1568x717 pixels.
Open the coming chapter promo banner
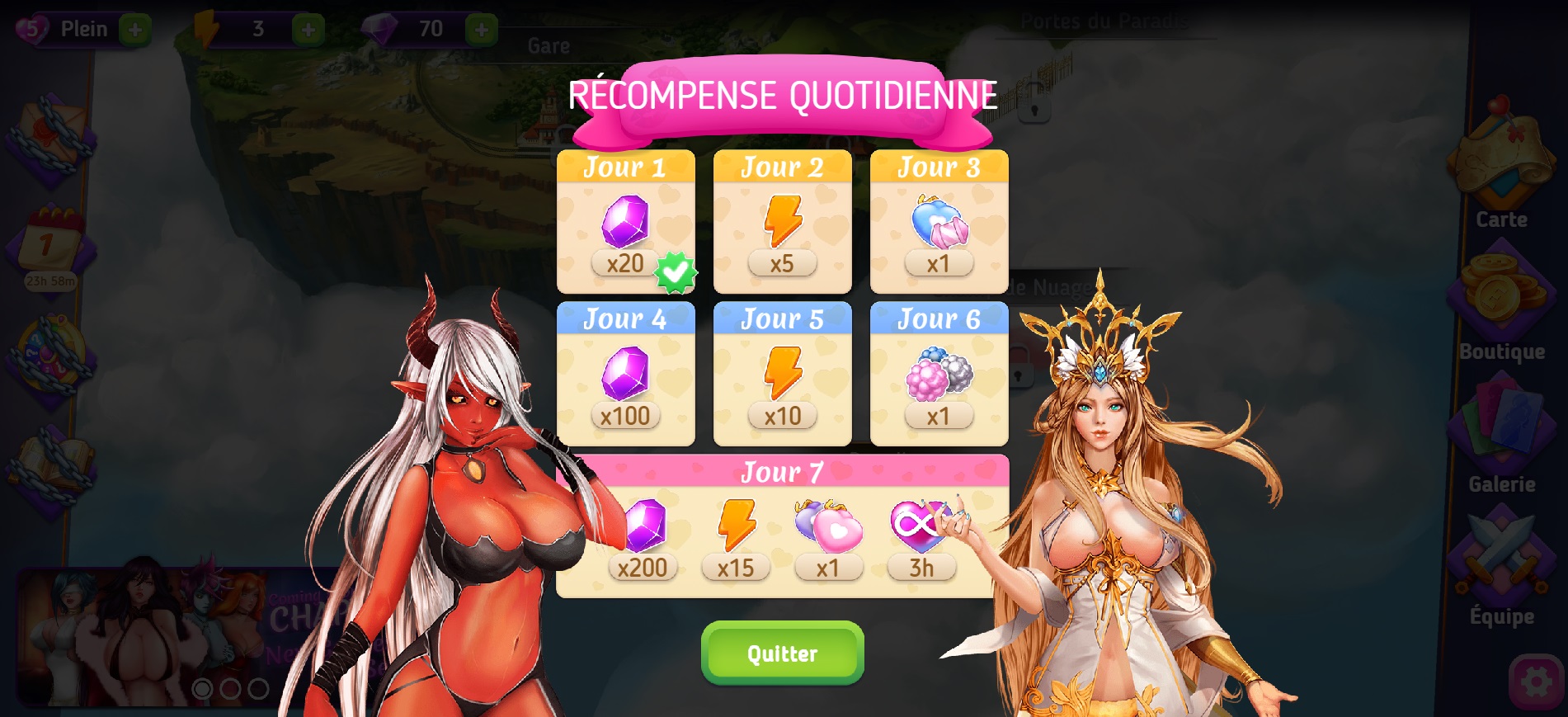pos(165,635)
